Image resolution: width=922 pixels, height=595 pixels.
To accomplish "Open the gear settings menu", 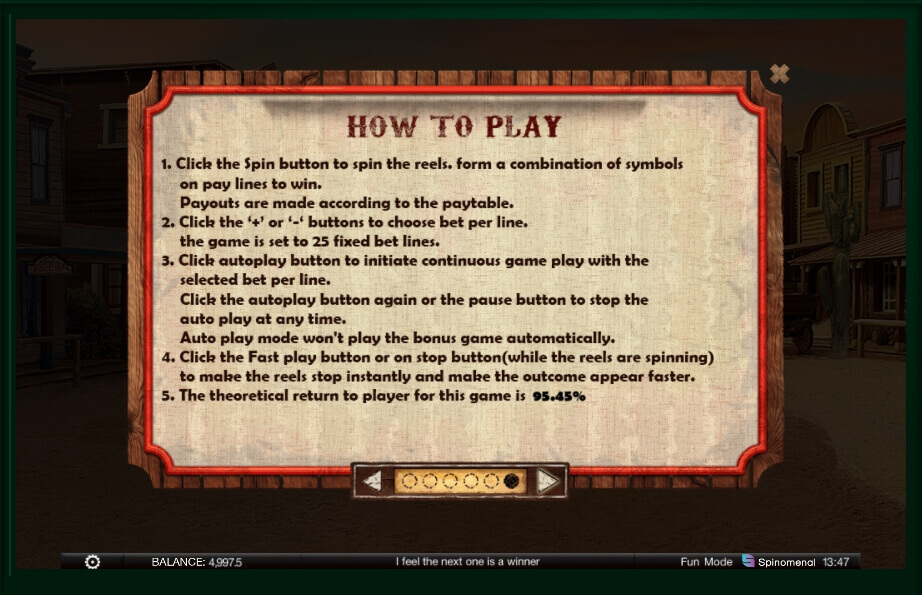I will (93, 562).
